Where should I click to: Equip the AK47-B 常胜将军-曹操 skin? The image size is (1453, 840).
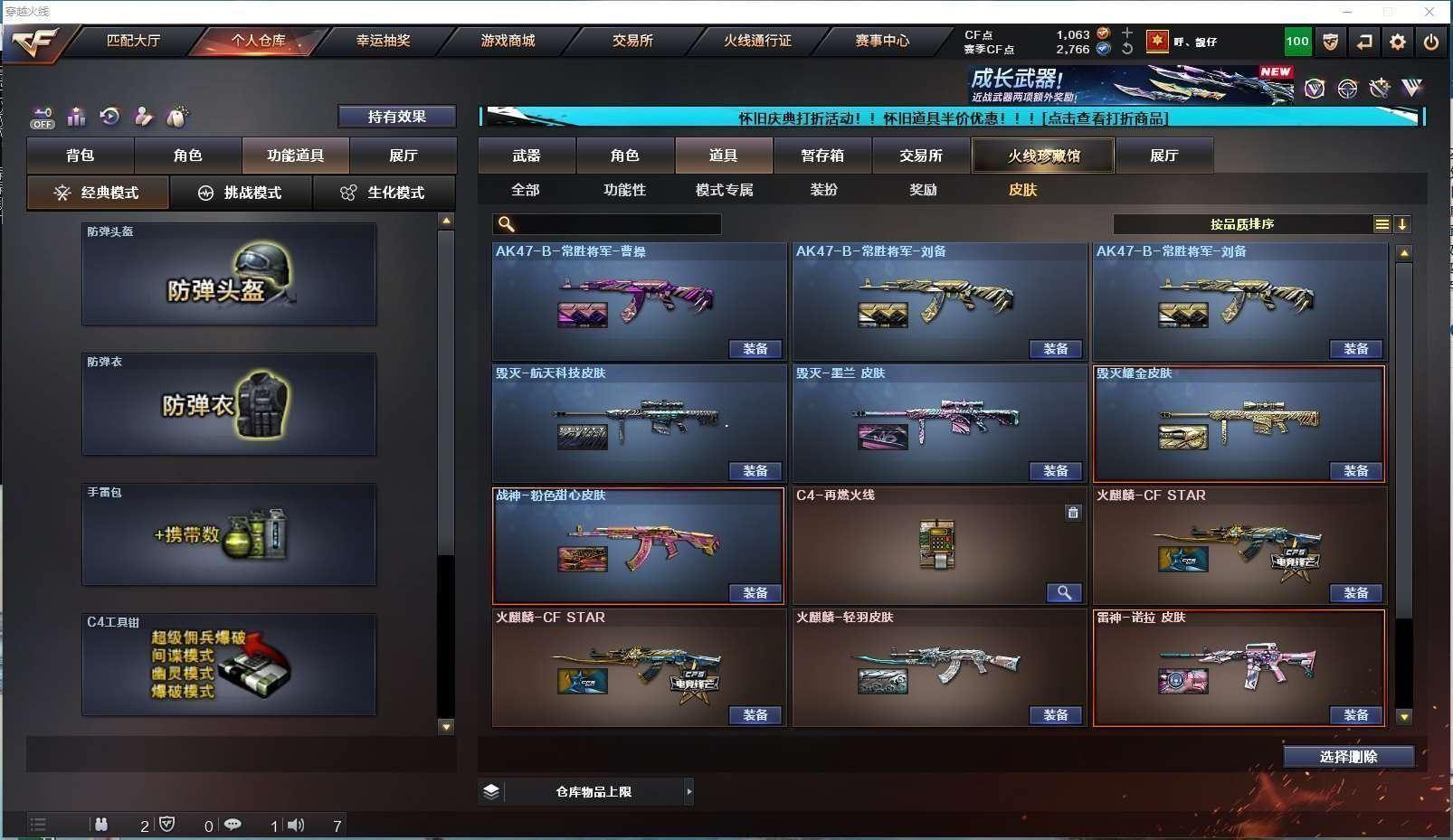[755, 349]
